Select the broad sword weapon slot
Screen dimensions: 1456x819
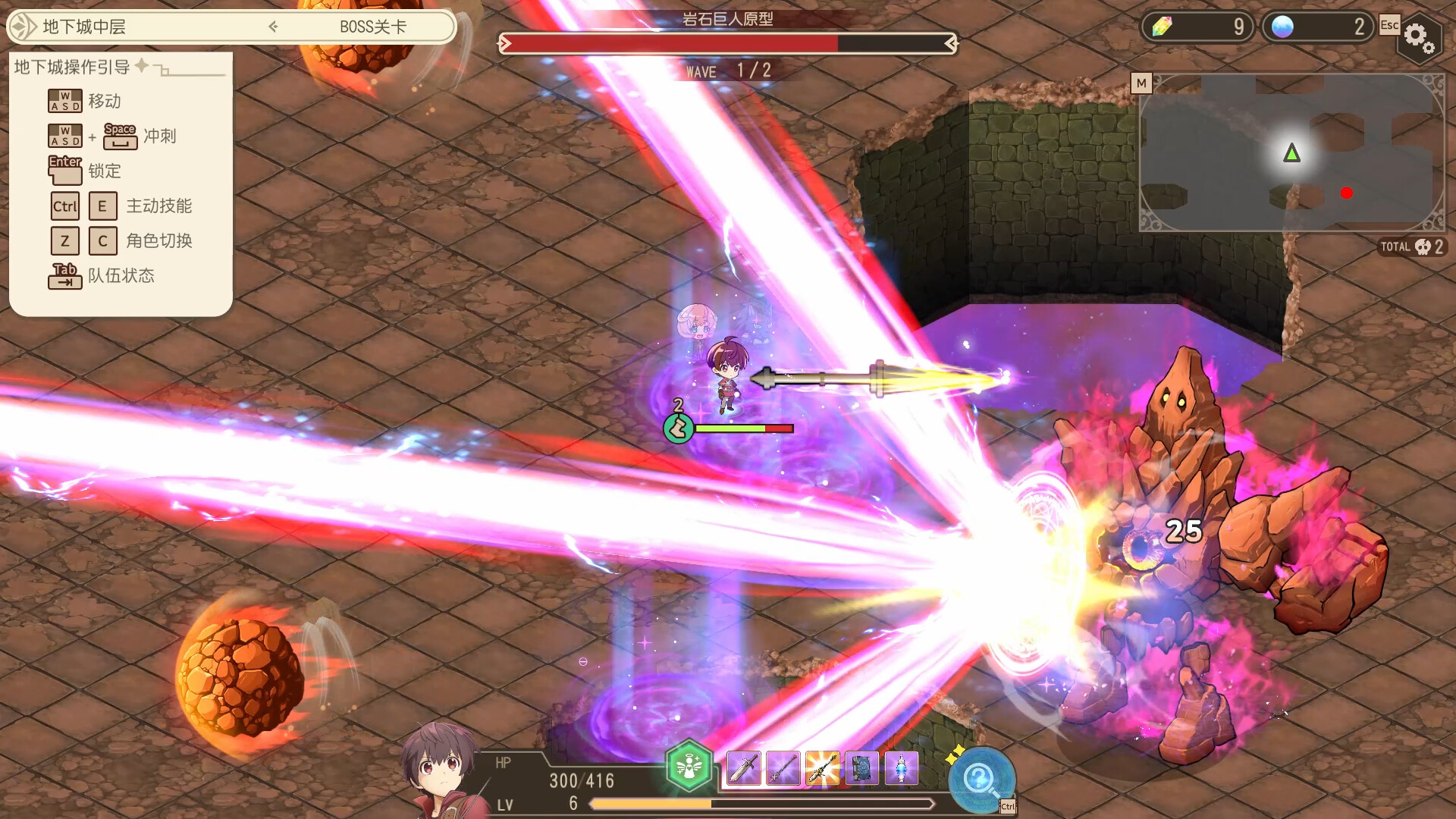pos(743,769)
